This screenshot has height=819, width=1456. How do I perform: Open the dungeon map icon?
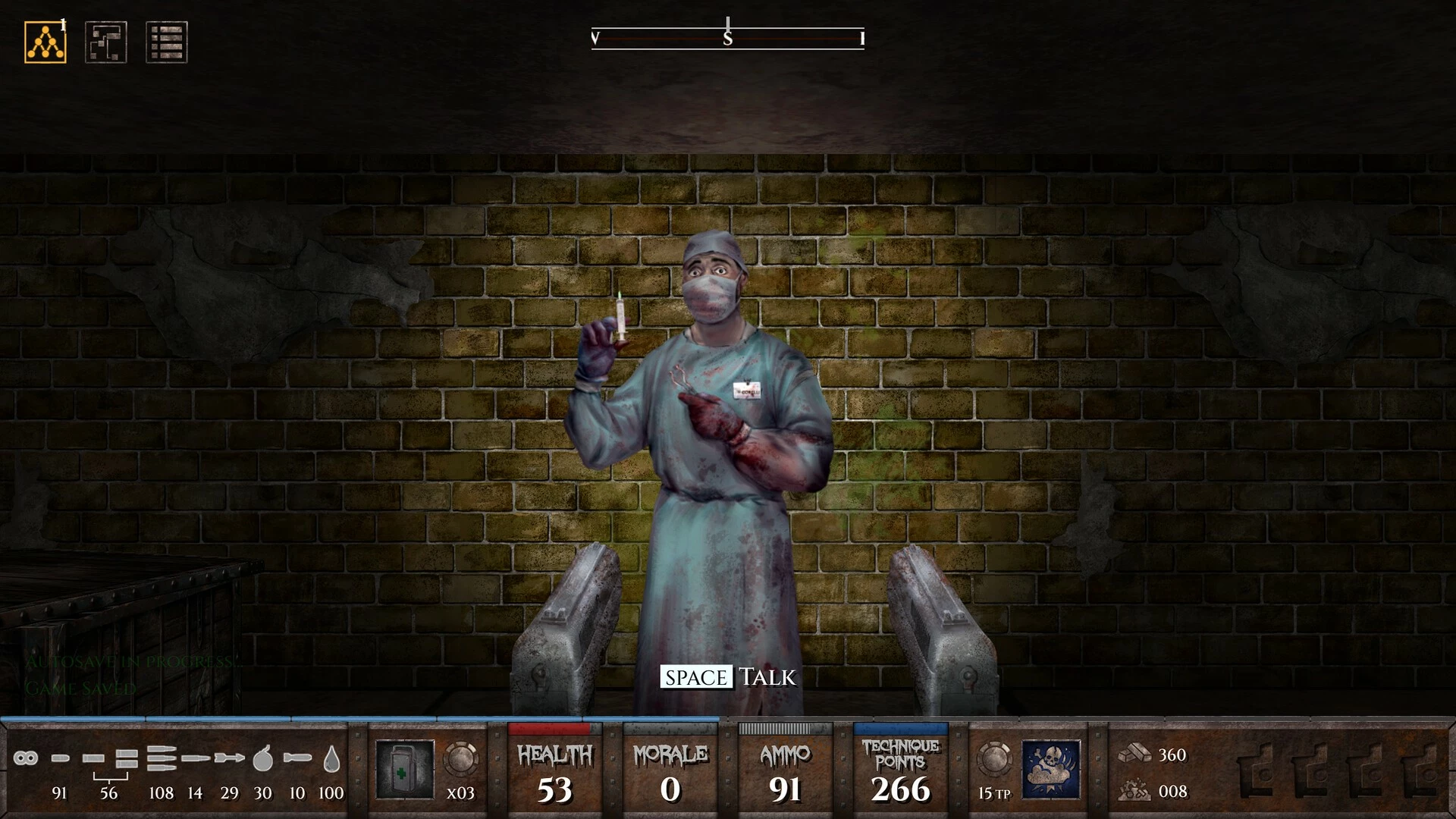pos(106,42)
